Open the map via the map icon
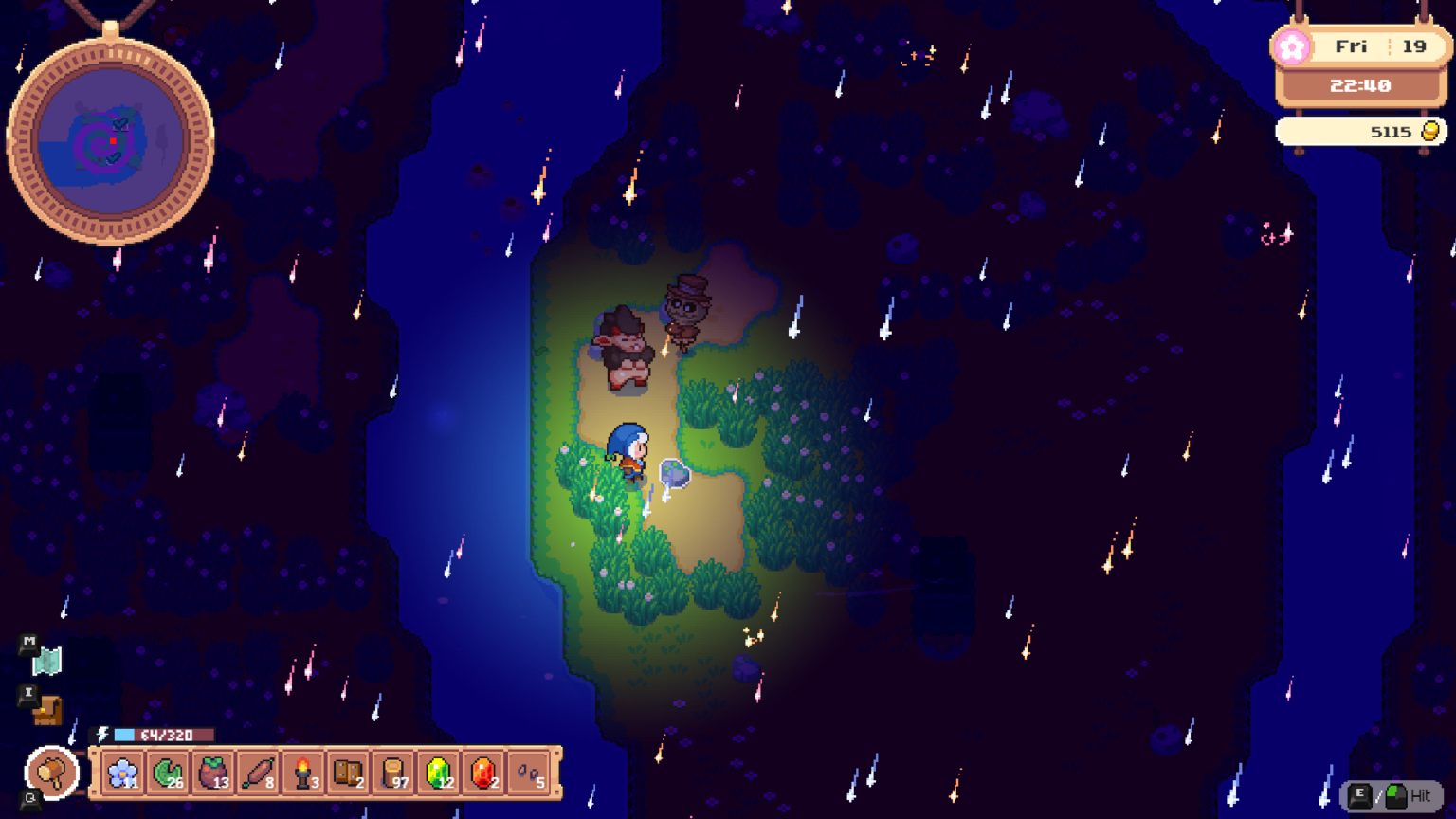The width and height of the screenshot is (1456, 819). [46, 662]
